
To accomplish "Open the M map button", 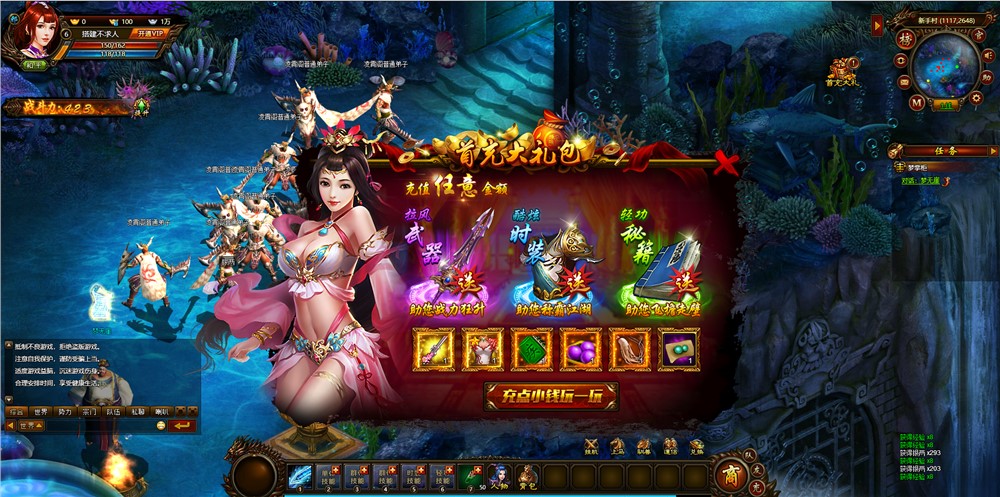I will tap(916, 102).
